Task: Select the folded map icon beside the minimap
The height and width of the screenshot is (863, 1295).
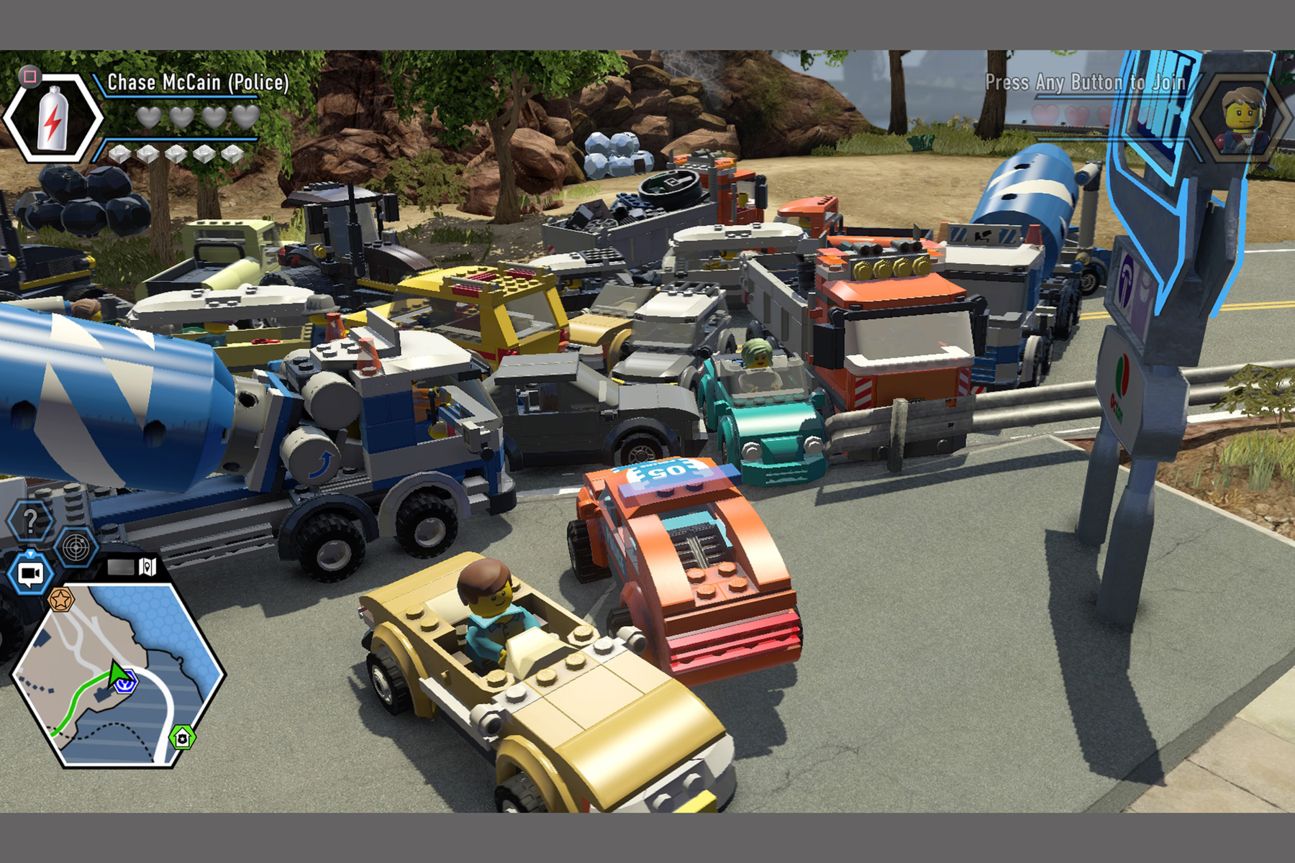Action: coord(146,566)
